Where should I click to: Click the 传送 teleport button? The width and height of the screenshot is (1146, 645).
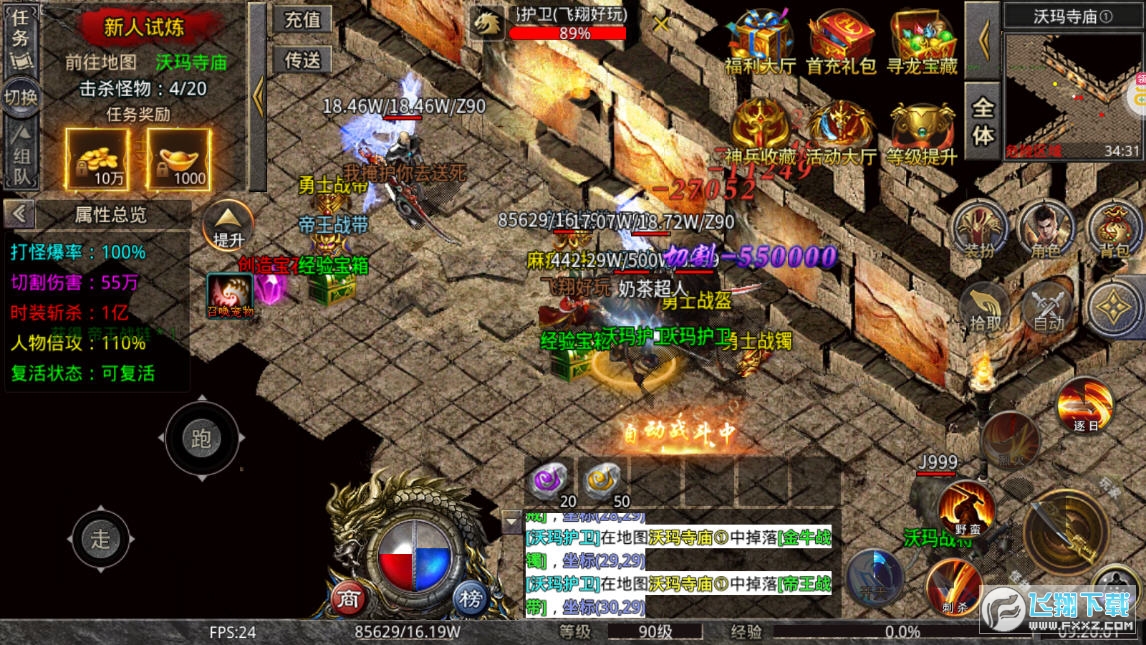pos(302,60)
